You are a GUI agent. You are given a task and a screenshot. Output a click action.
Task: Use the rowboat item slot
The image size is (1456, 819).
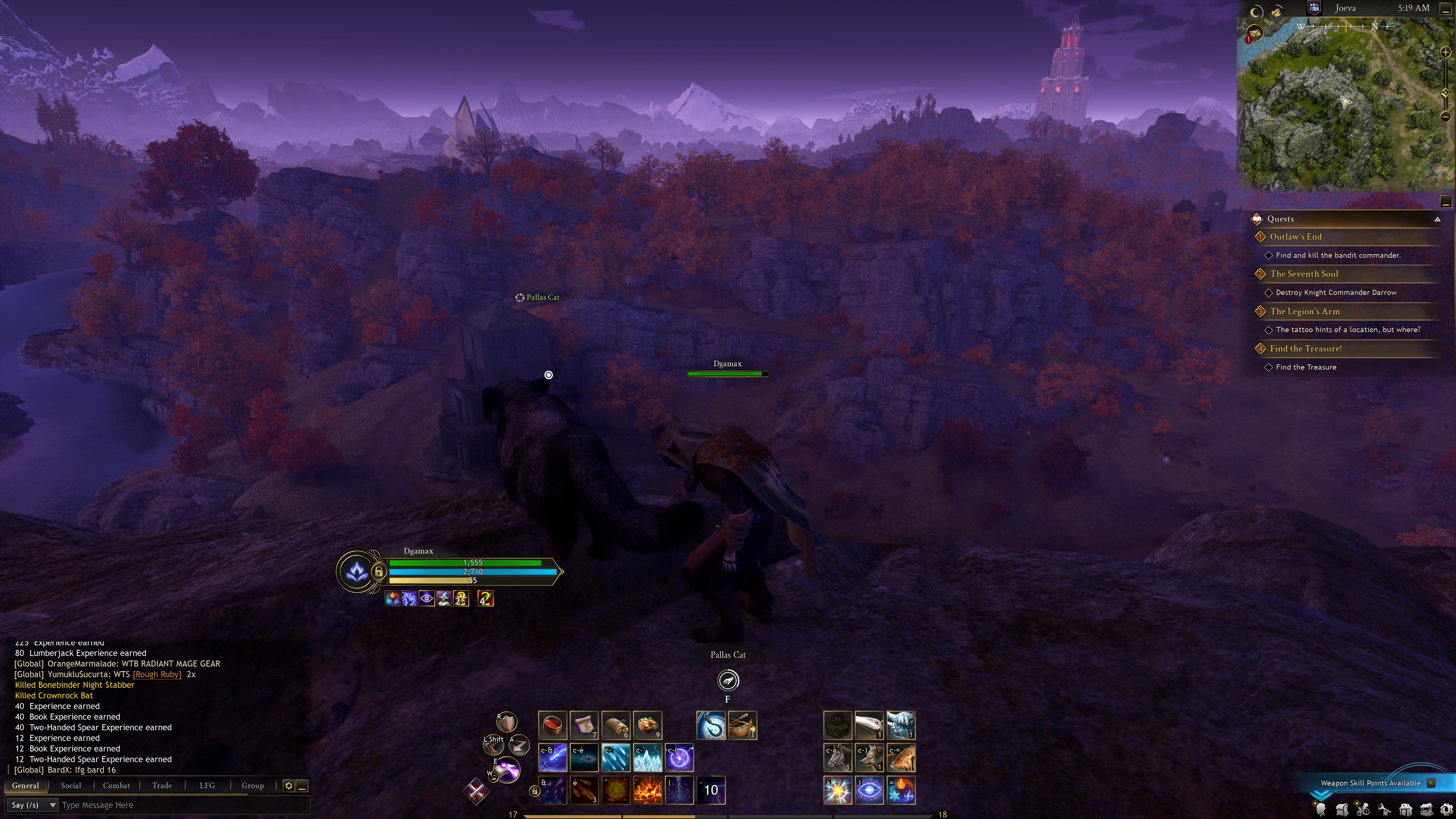pos(743,725)
